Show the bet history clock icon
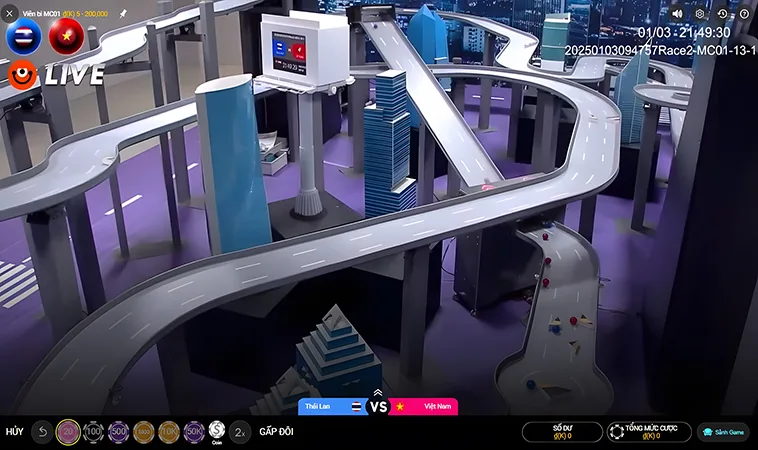758x450 pixels. (722, 14)
